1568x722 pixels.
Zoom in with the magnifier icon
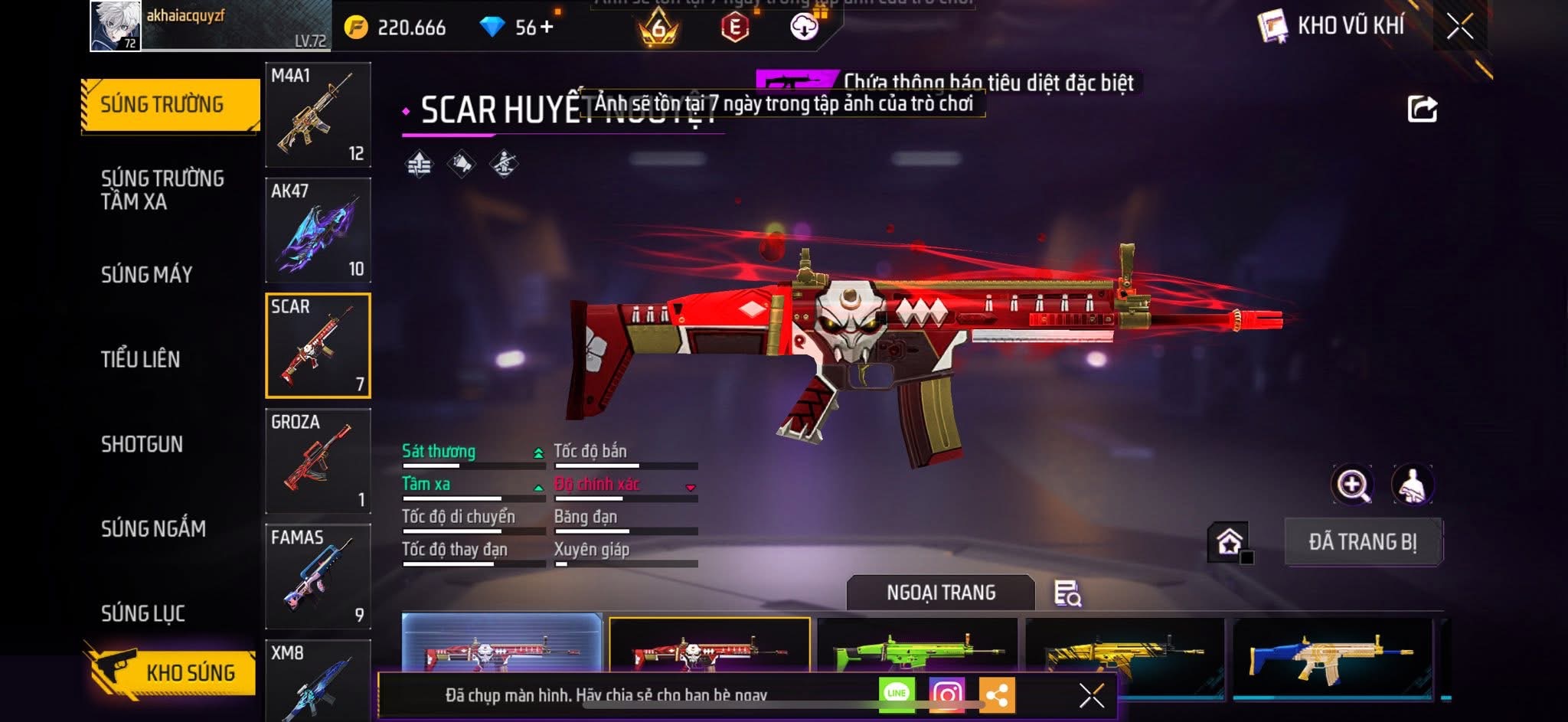point(1353,485)
